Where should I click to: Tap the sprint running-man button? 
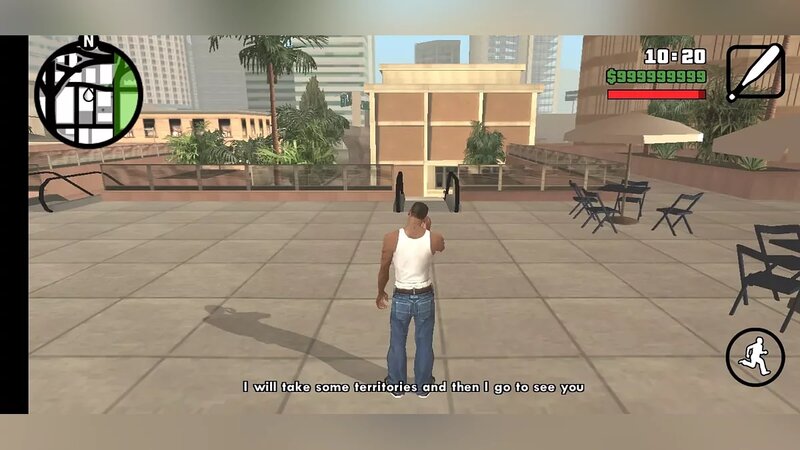[x=755, y=356]
